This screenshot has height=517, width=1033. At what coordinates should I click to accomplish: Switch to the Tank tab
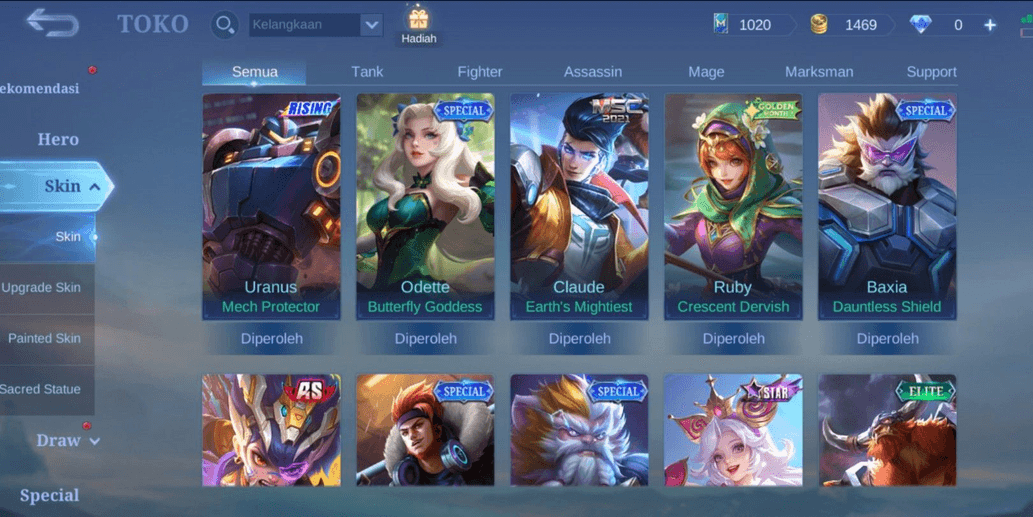(x=367, y=72)
